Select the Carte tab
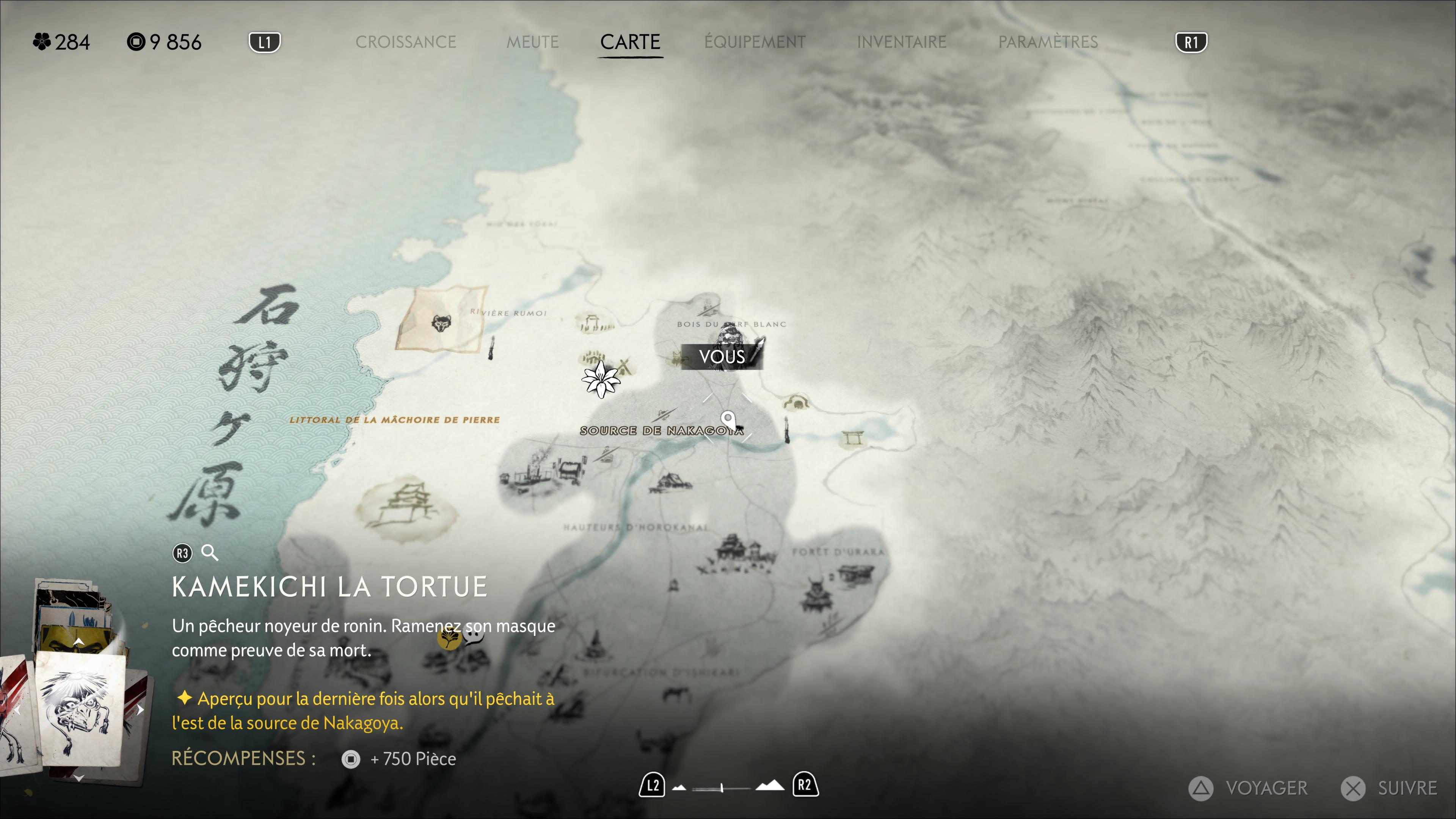 pos(630,42)
